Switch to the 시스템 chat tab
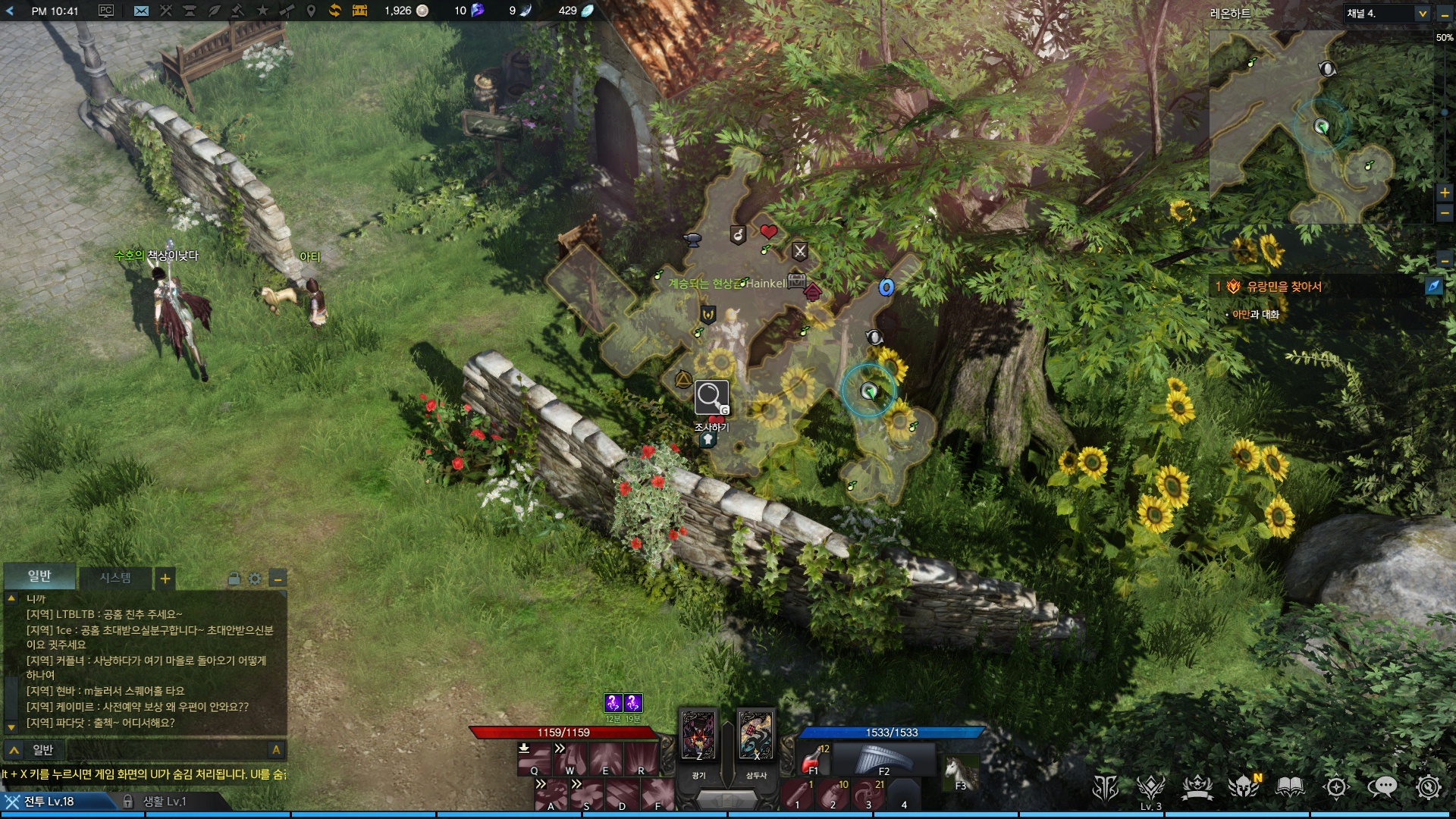 click(x=115, y=578)
